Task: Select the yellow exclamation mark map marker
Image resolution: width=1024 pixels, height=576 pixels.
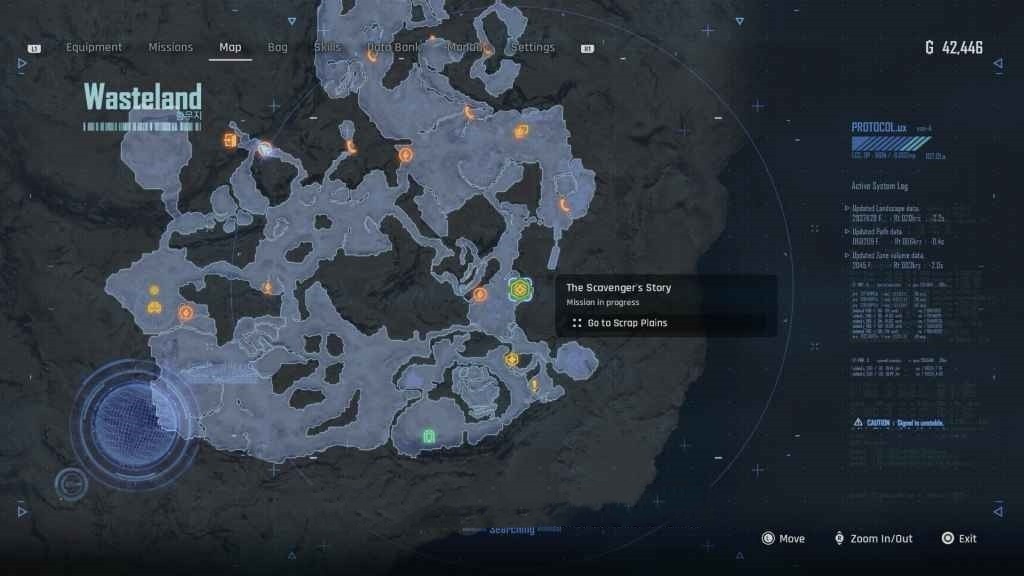Action: [535, 385]
